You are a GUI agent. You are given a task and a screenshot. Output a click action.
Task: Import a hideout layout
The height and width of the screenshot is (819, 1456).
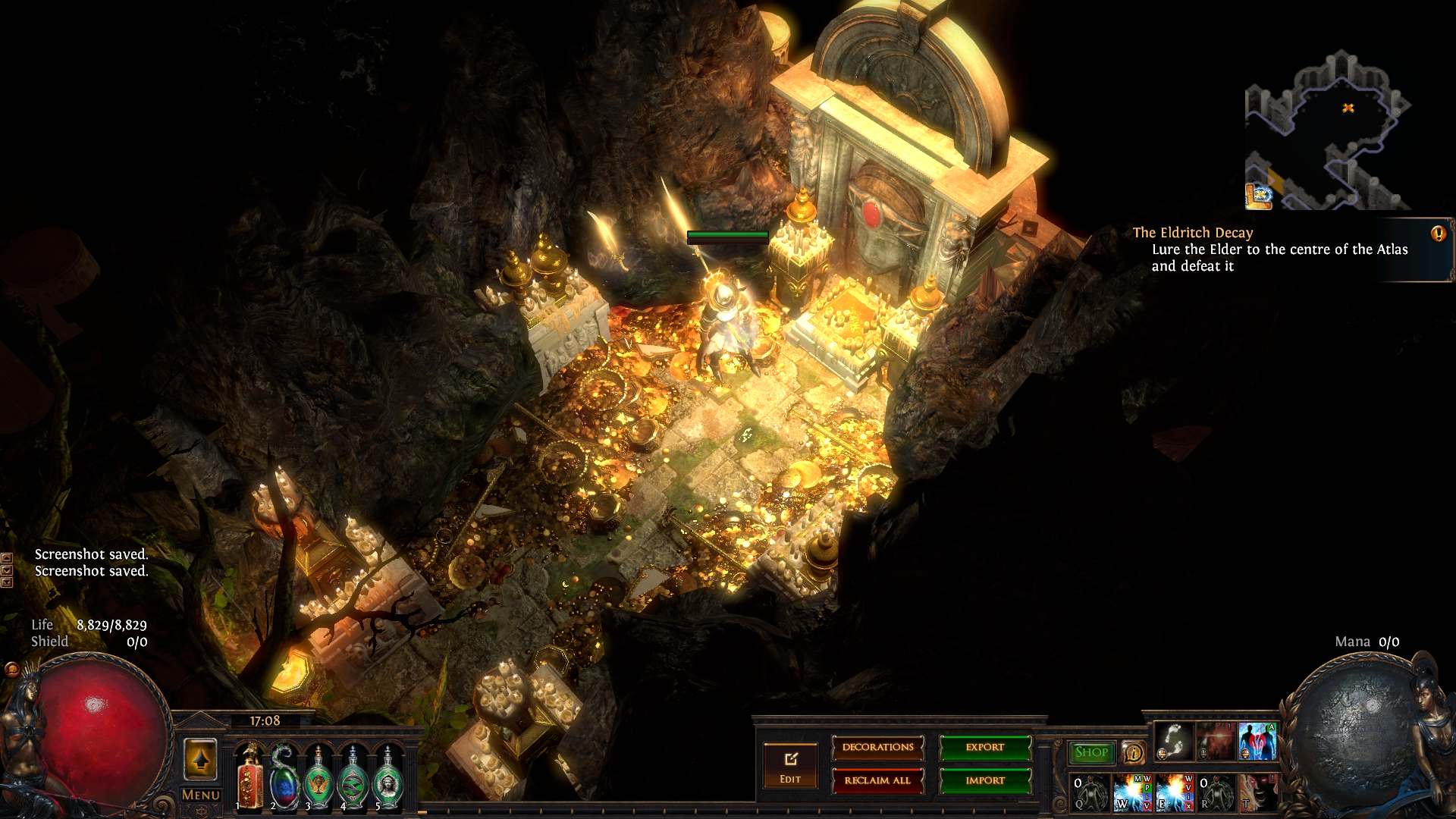pos(985,780)
